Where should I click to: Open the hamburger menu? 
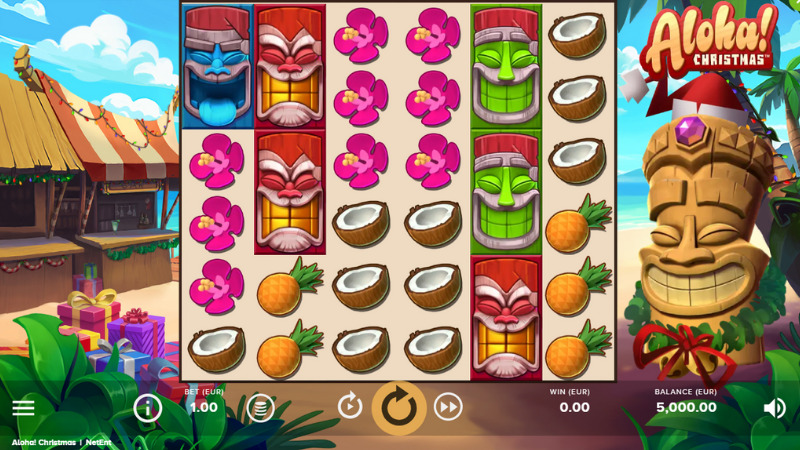click(x=23, y=408)
